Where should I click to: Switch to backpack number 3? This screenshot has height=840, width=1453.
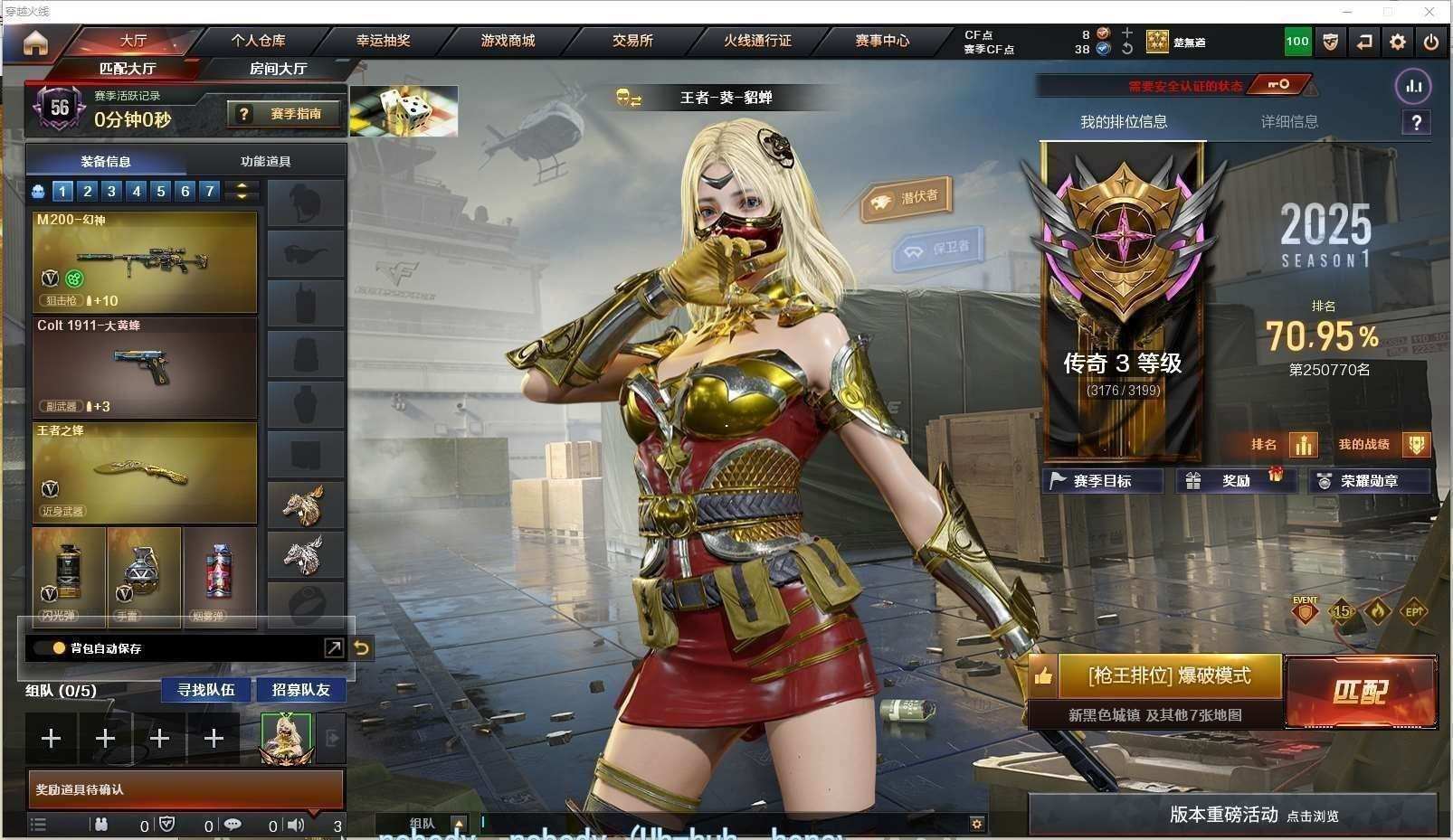pyautogui.click(x=112, y=191)
